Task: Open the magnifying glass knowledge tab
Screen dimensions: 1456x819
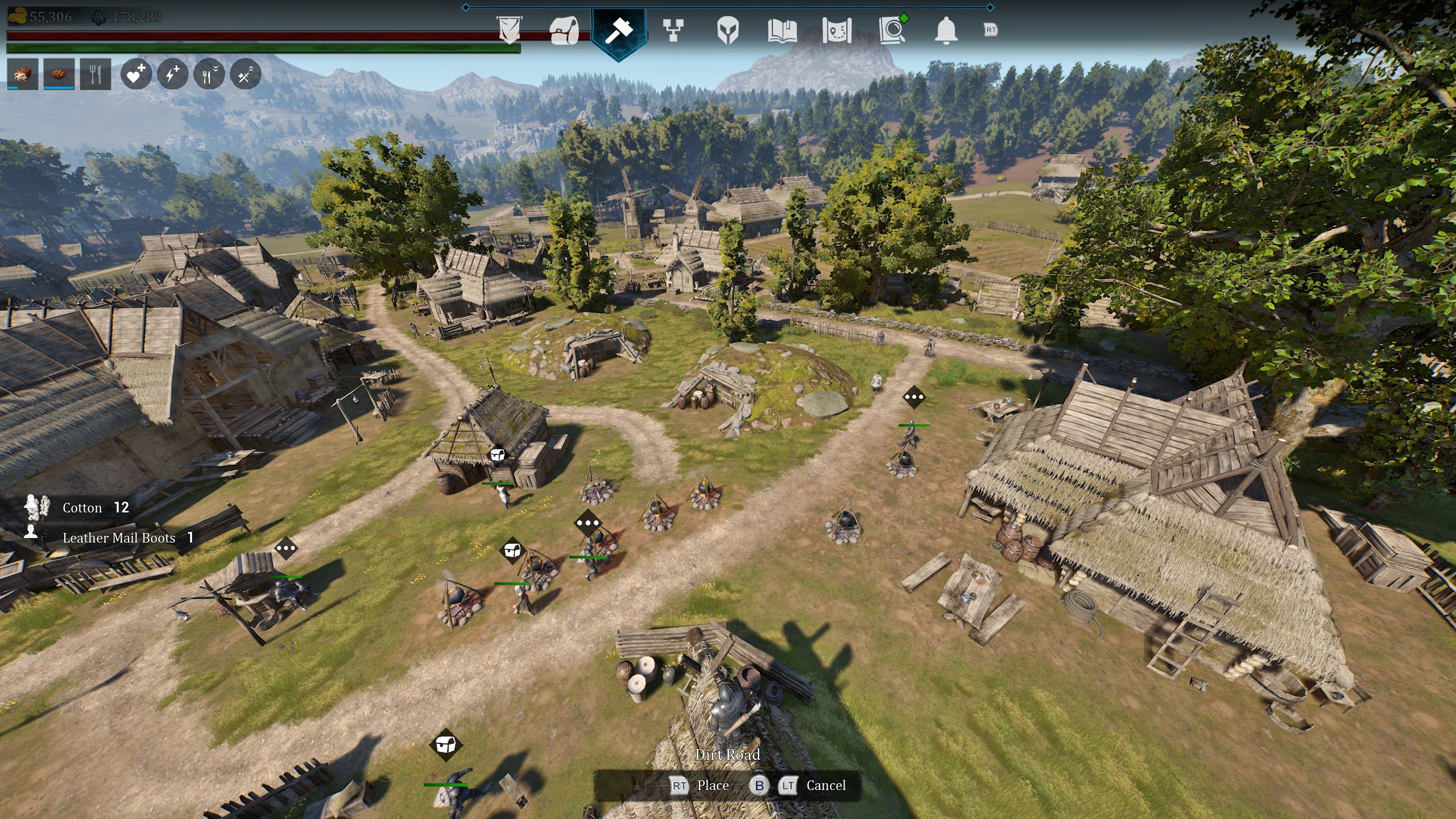Action: [x=892, y=30]
